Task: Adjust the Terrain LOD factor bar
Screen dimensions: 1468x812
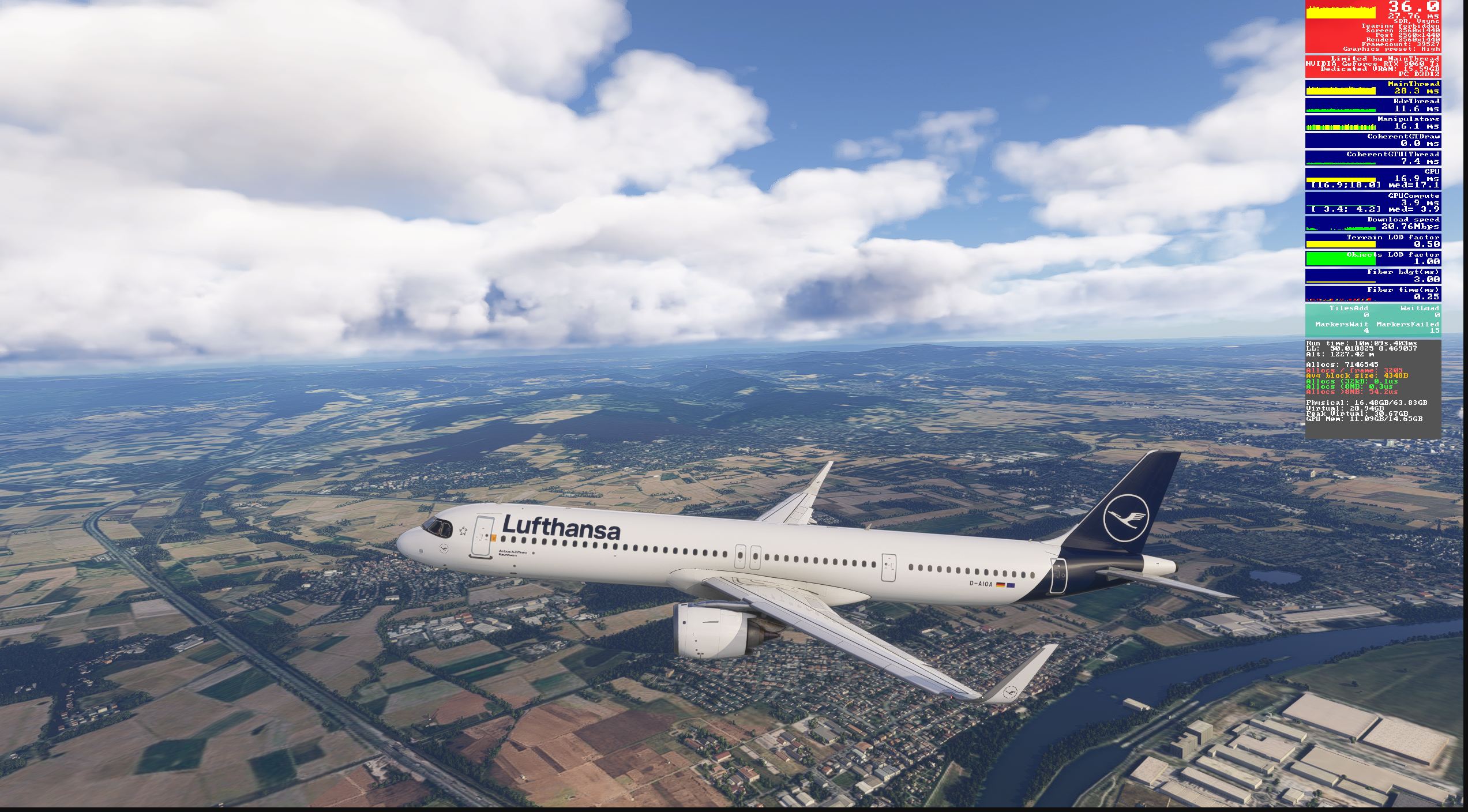Action: click(x=1373, y=242)
